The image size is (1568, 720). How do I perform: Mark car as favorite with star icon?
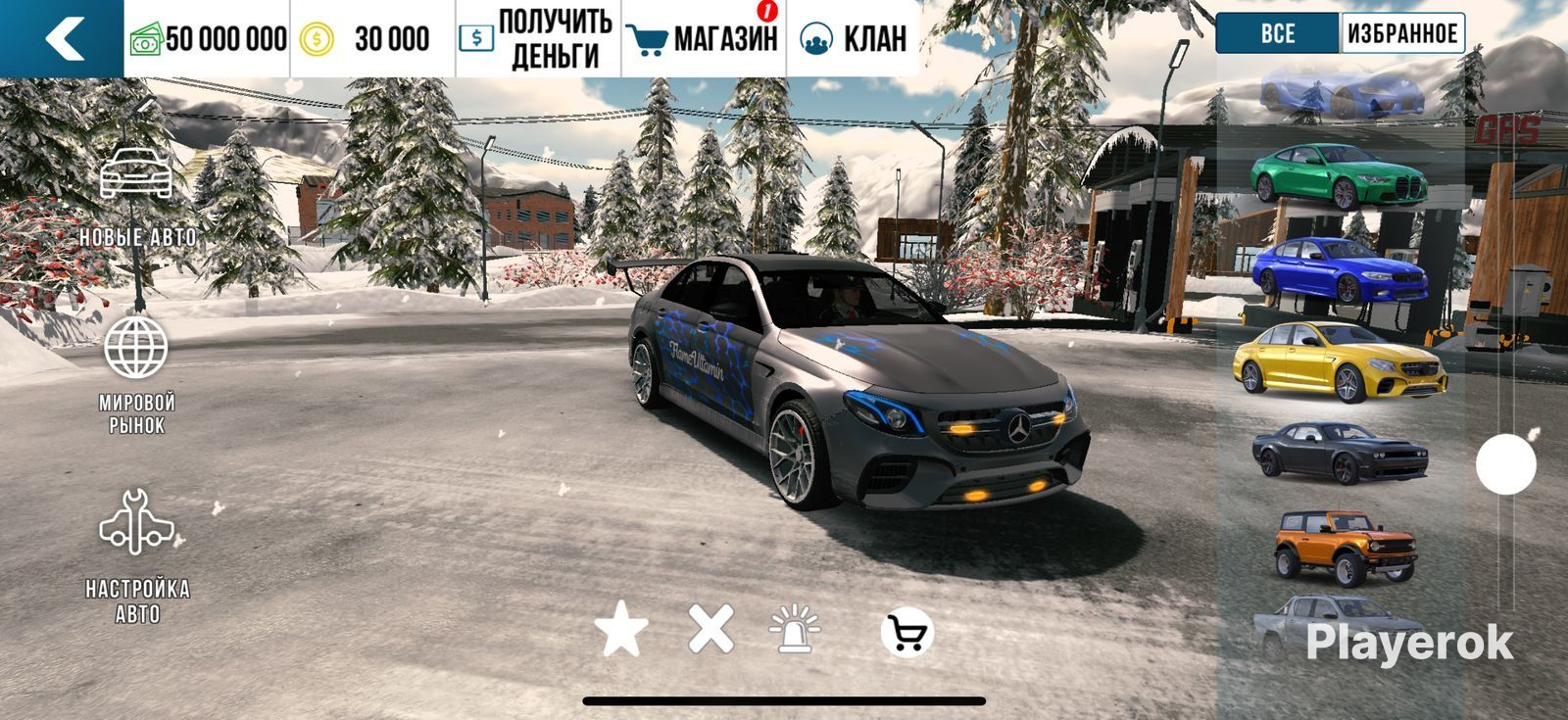click(621, 630)
